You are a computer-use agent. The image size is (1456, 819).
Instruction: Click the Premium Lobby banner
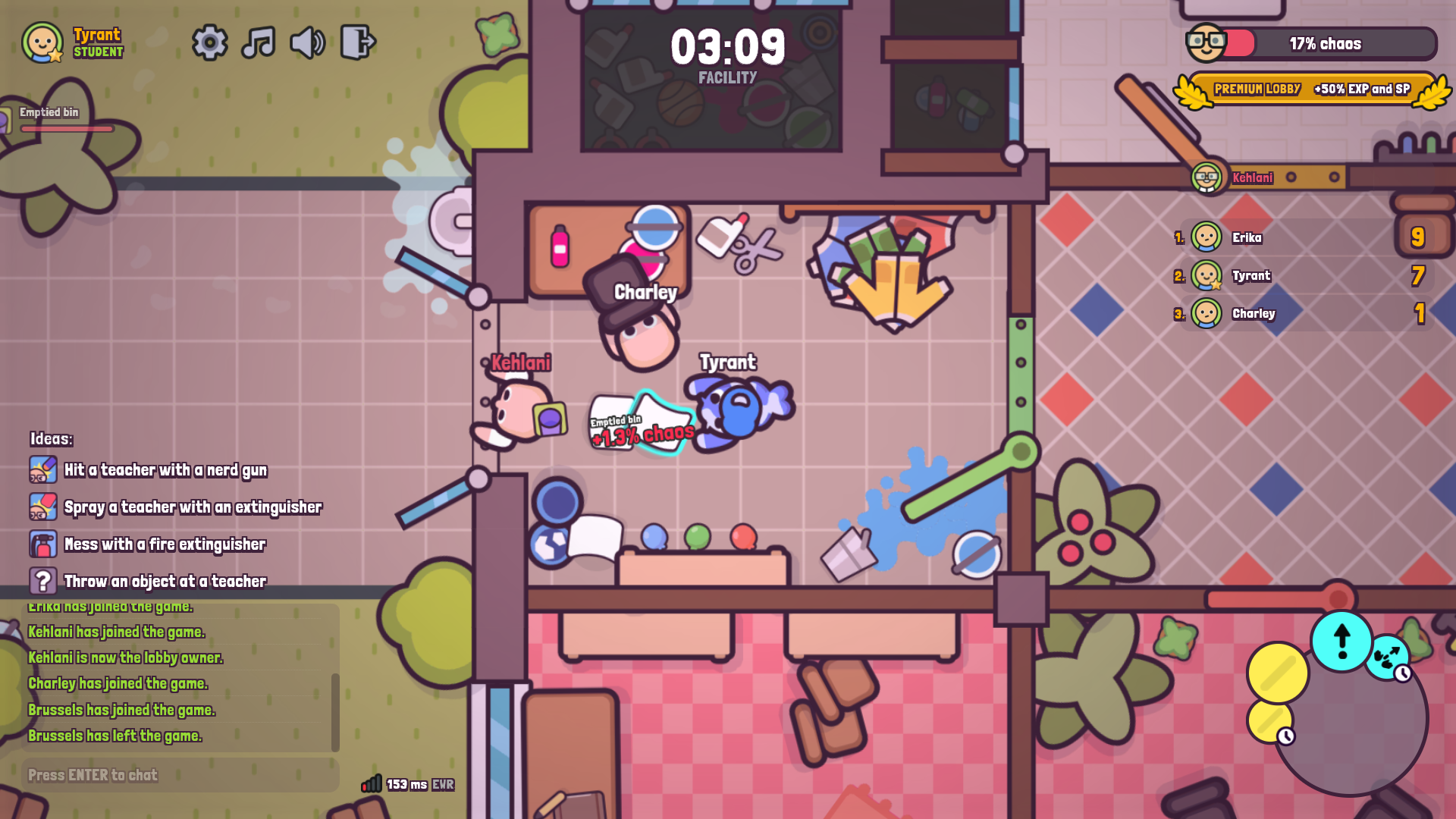tap(1311, 88)
